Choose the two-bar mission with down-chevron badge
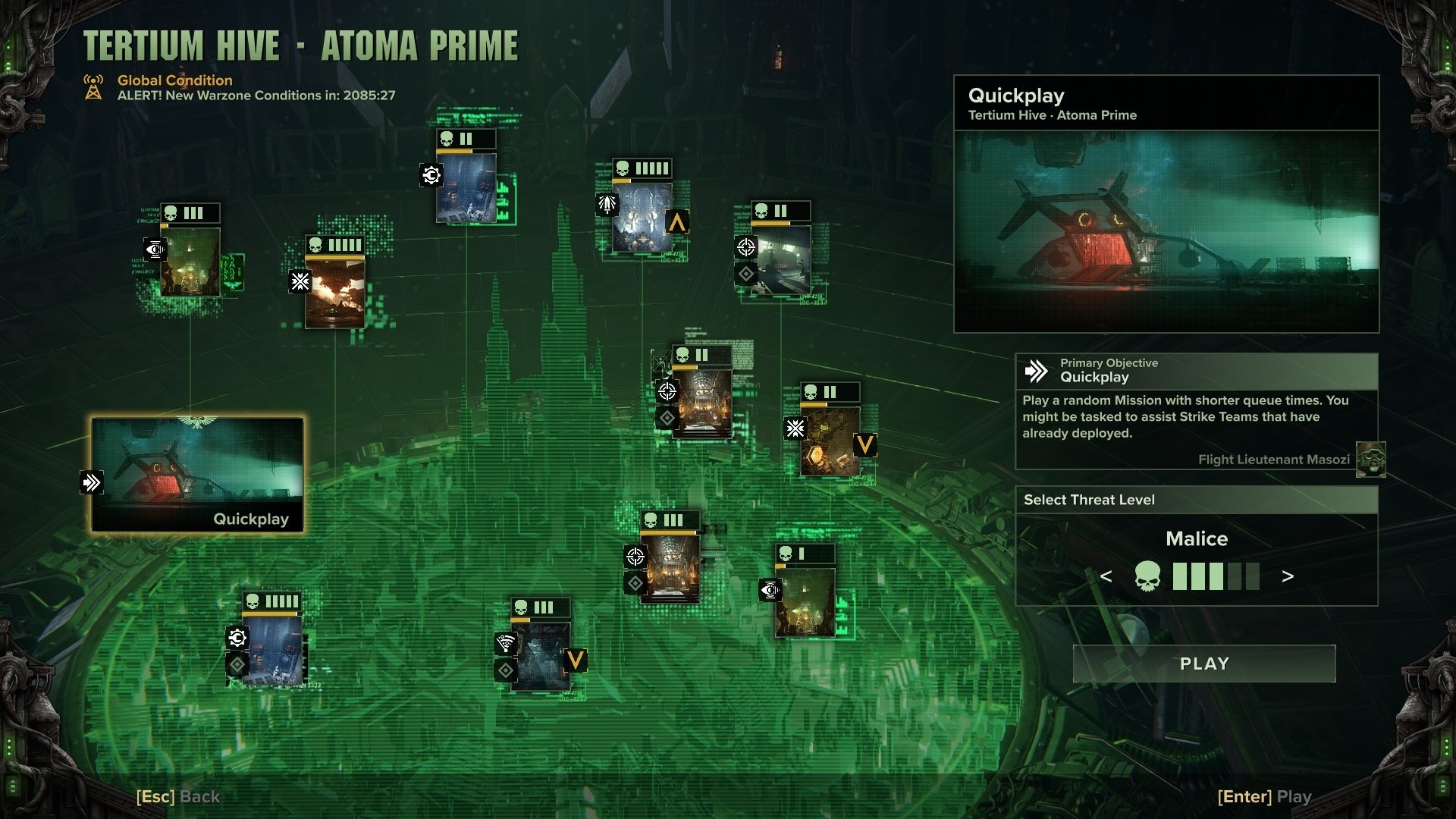The image size is (1456, 819). (x=830, y=441)
